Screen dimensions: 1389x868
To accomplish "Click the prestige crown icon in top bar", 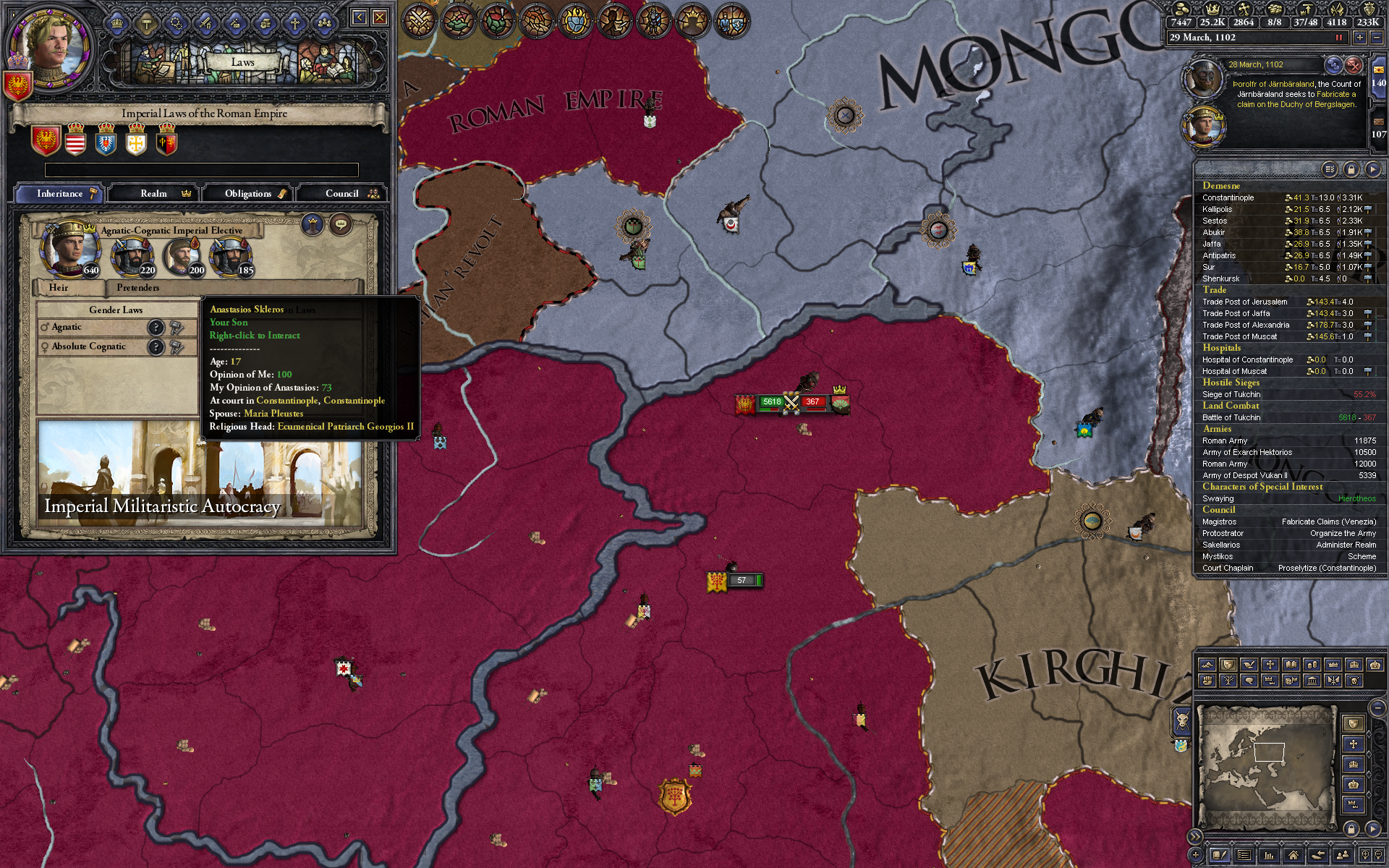I will [x=1213, y=11].
